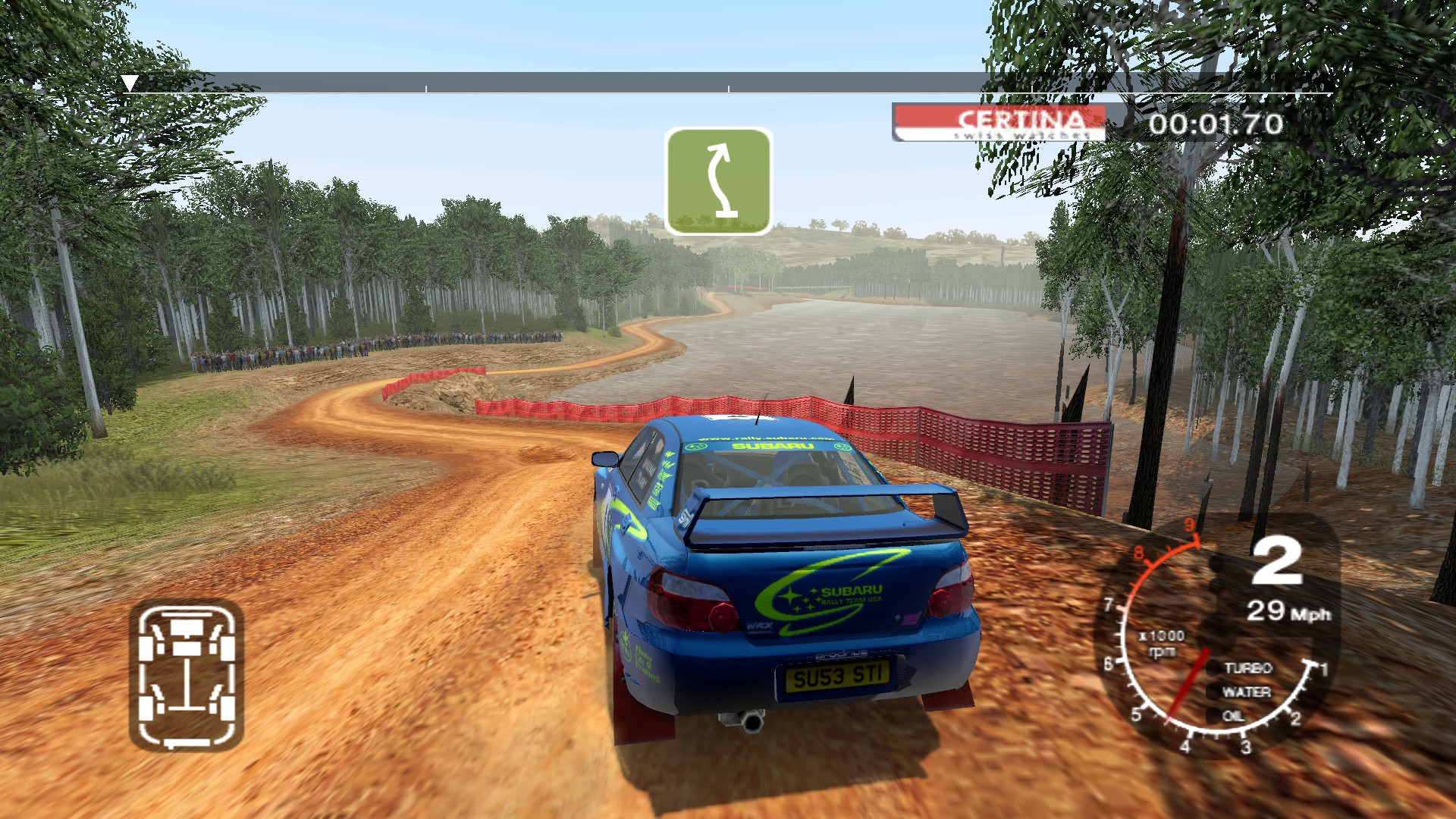Click the green pace note turn icon
1456x819 pixels.
pos(718,181)
